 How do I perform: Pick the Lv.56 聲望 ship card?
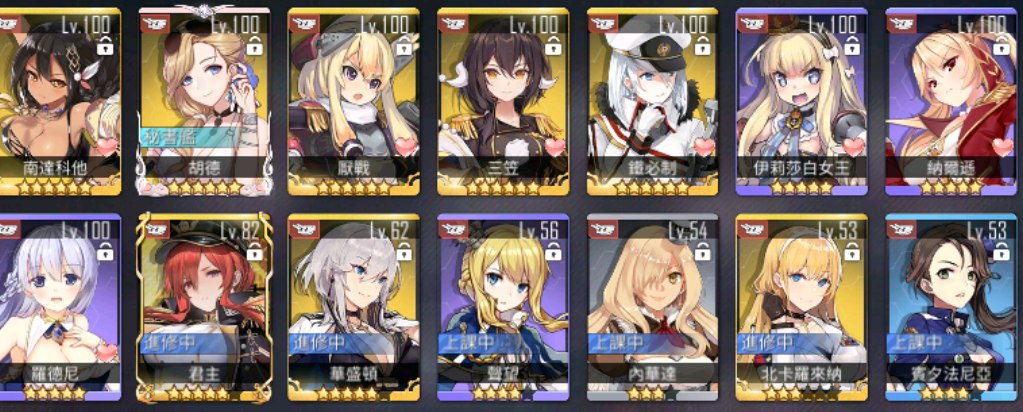[502, 306]
